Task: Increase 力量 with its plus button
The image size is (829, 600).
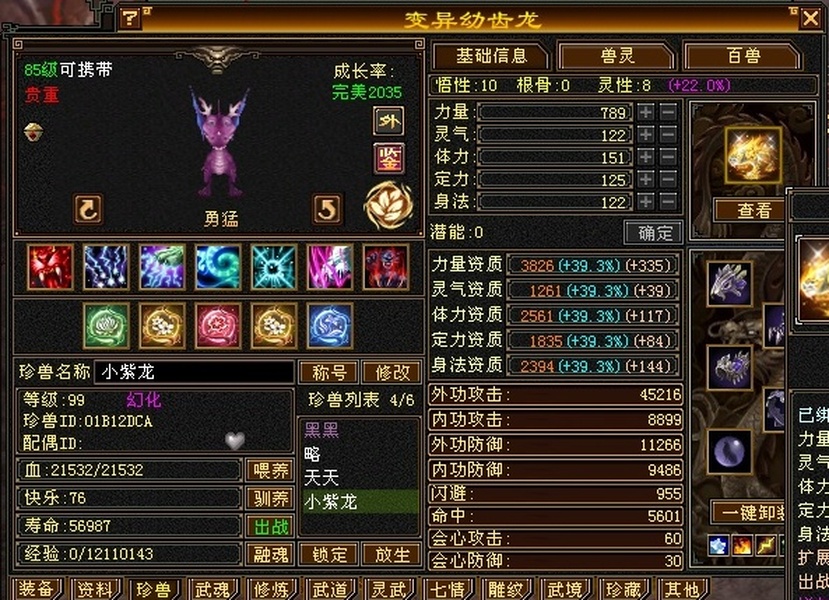Action: coord(647,112)
